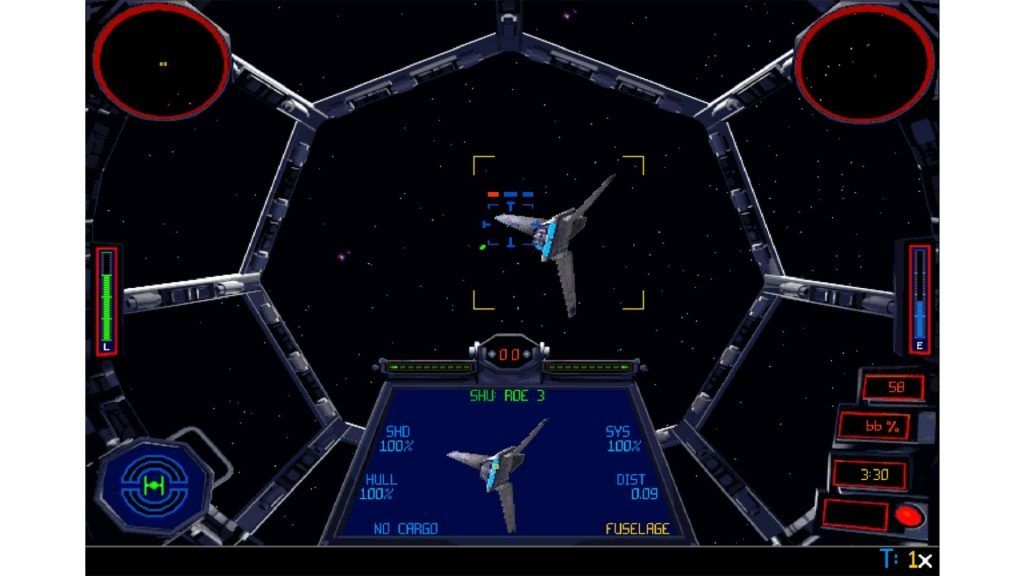Click the T: 1x time compression indicator
1024x576 pixels.
pos(905,561)
